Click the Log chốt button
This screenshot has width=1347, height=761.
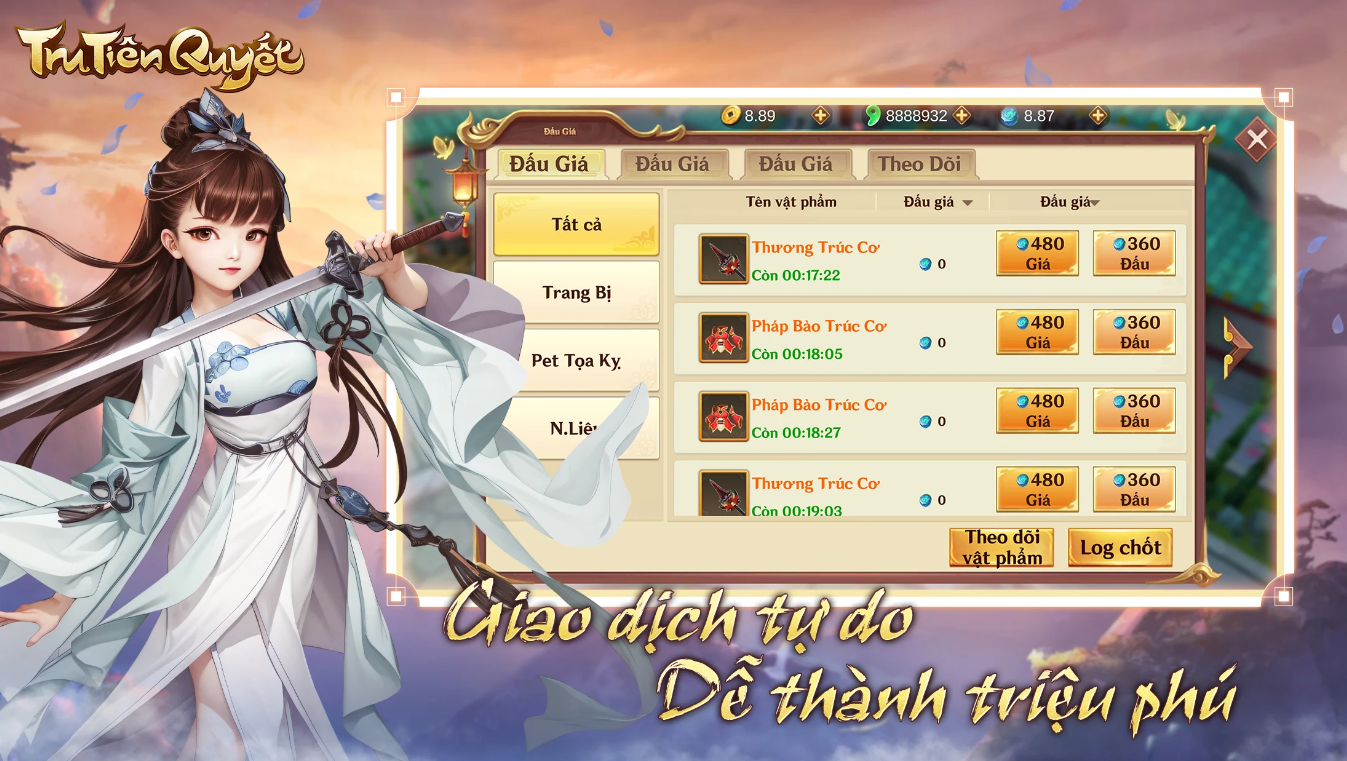coord(1119,547)
